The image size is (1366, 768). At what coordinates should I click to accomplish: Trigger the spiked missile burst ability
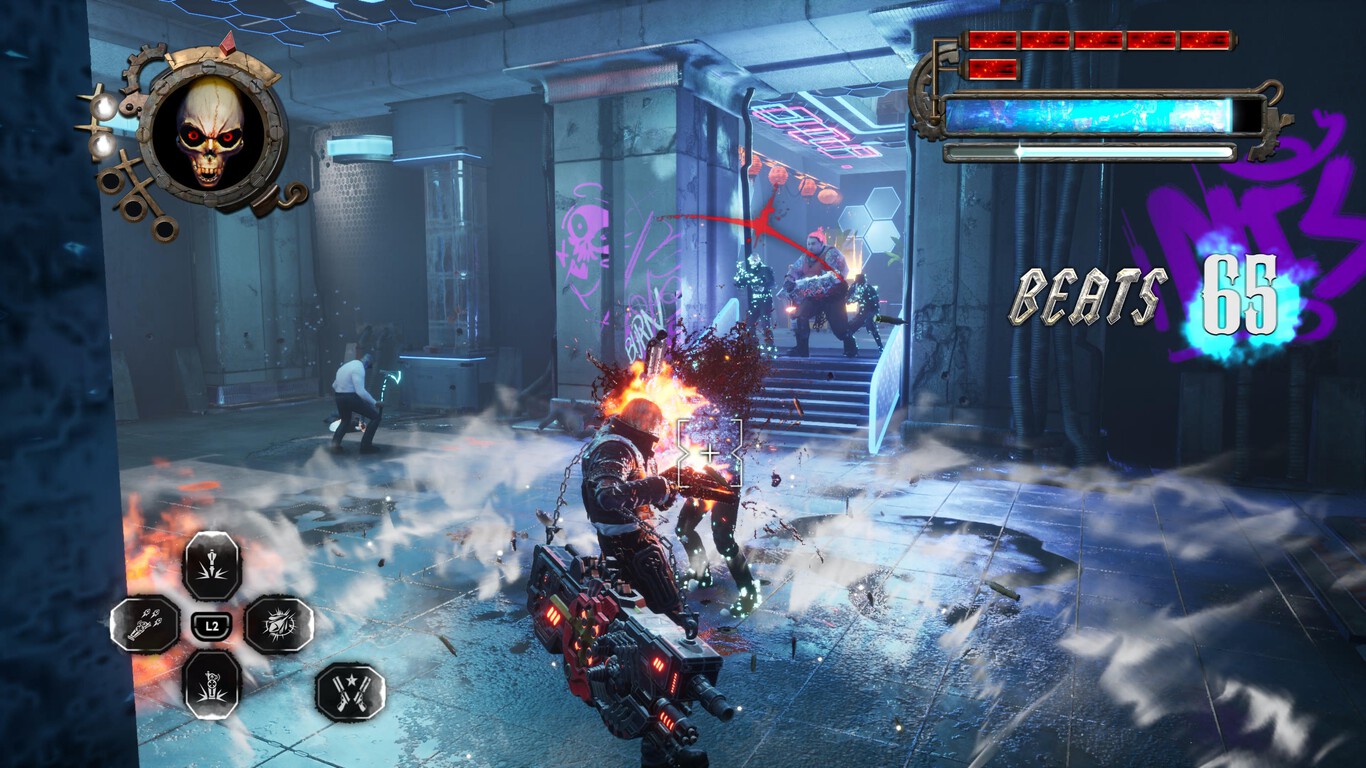tap(279, 625)
